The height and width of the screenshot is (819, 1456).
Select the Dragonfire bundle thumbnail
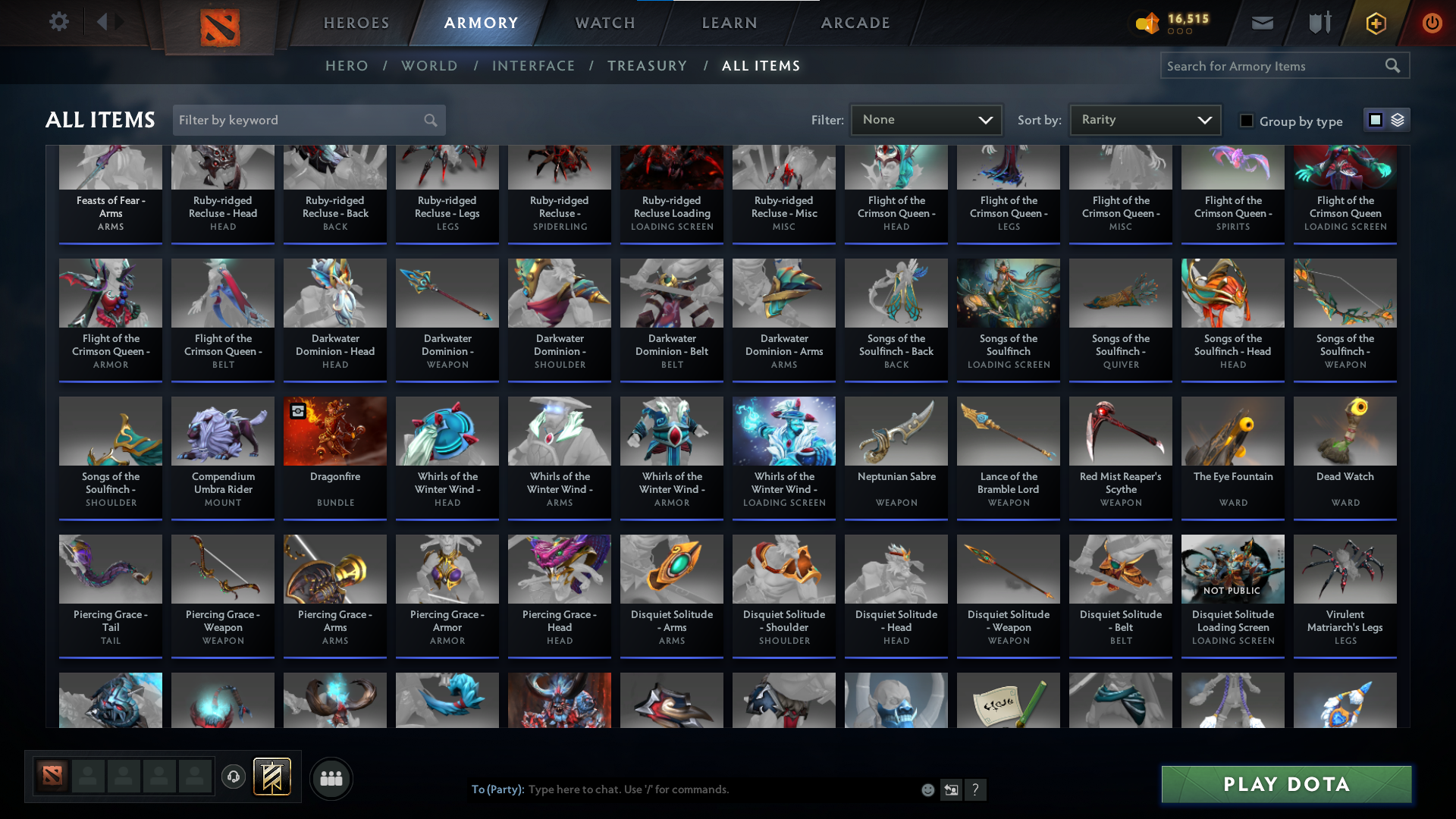[334, 431]
